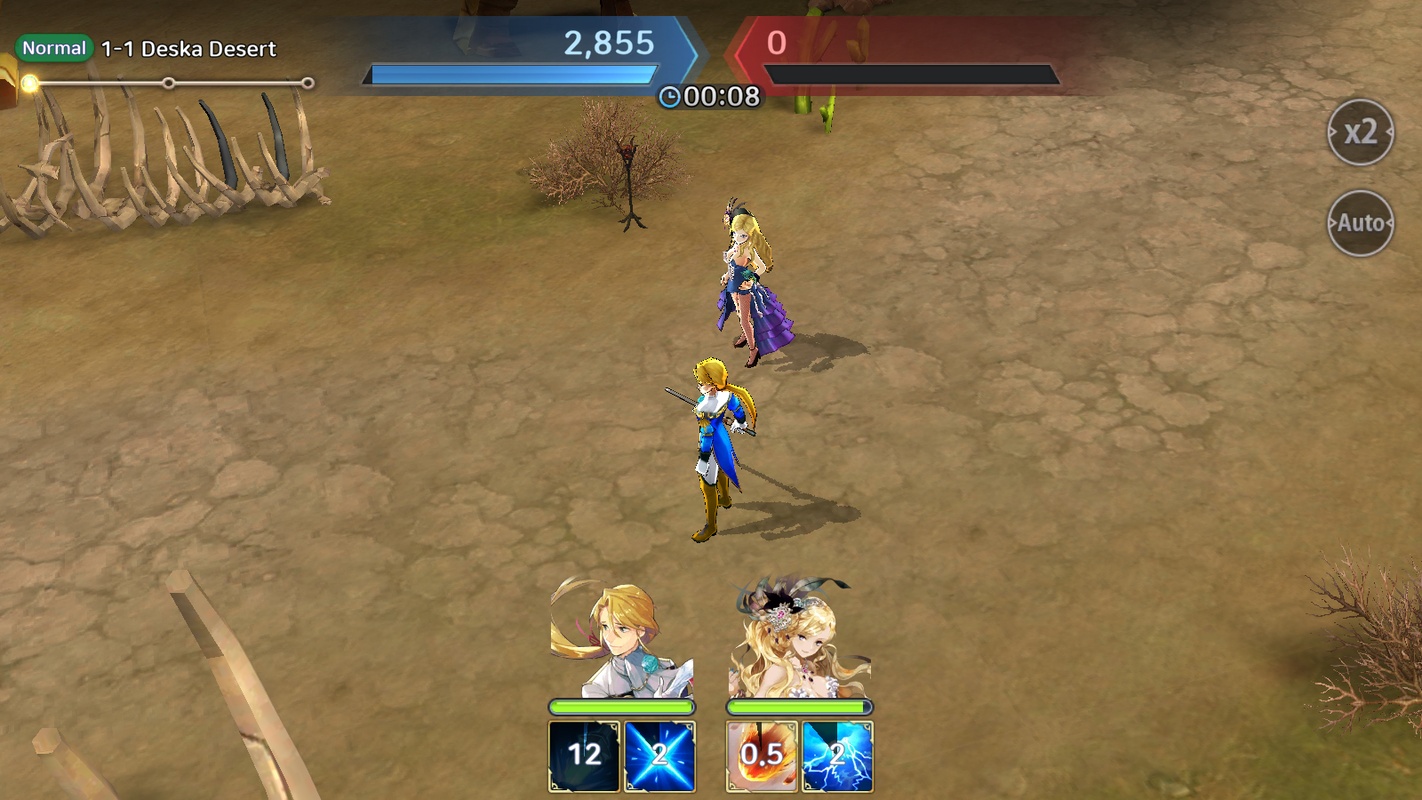Select the blonde swordsman hero portrait
The height and width of the screenshot is (800, 1422).
(621, 640)
